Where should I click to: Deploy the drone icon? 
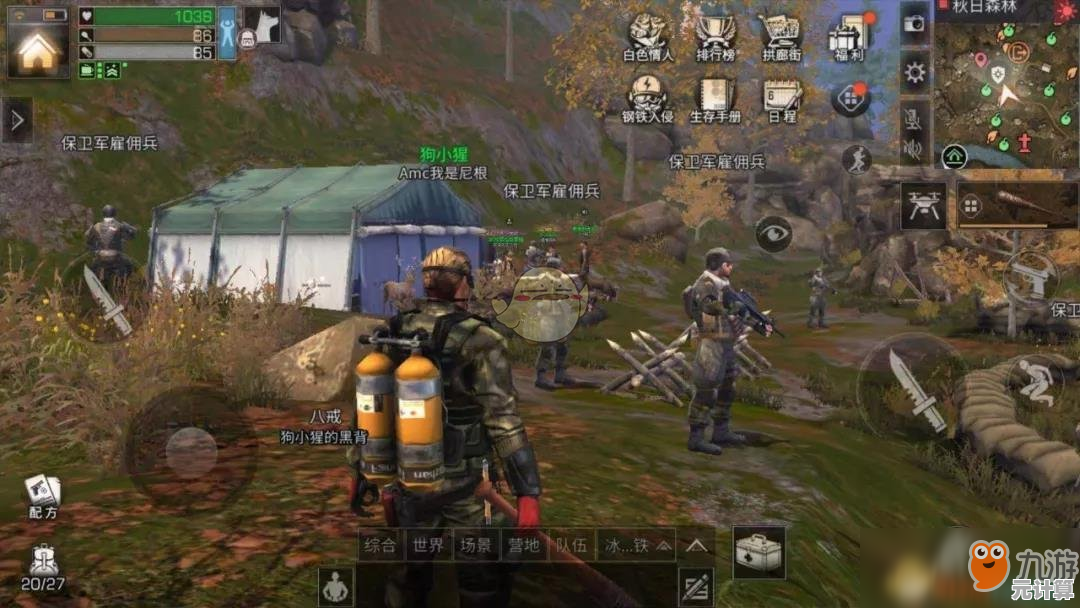(923, 206)
